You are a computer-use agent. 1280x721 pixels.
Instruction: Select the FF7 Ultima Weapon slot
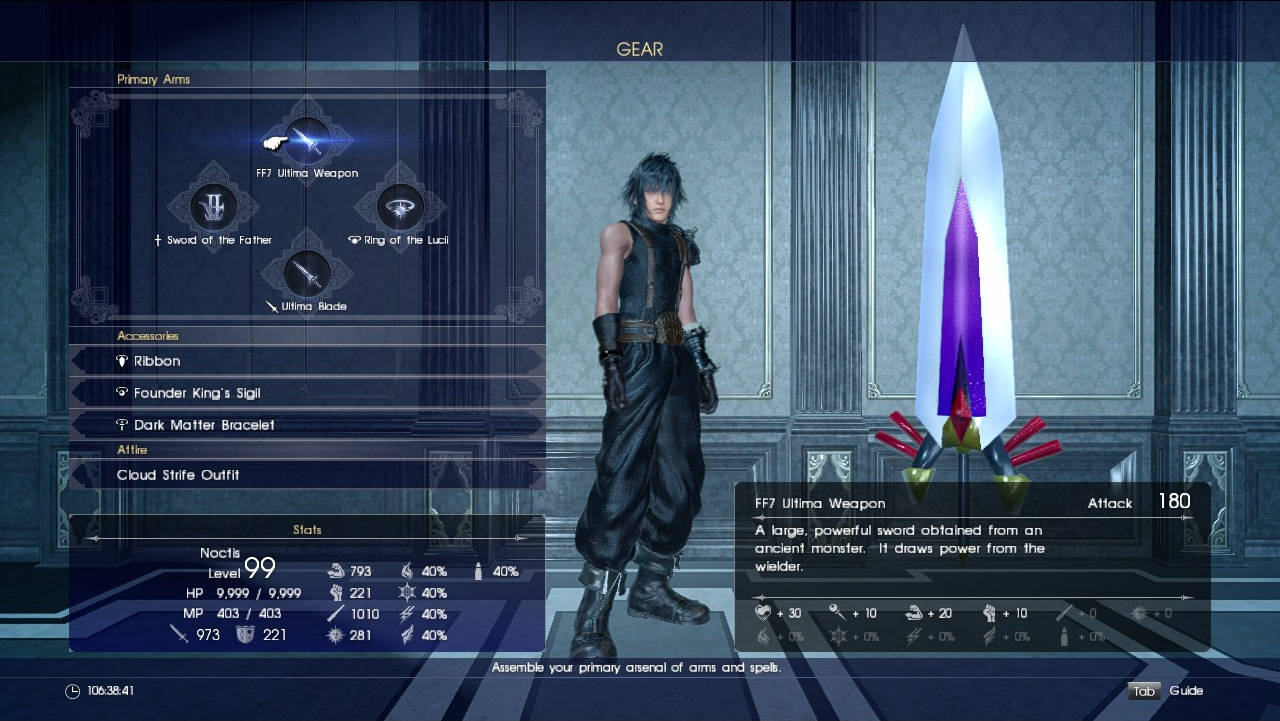[308, 141]
